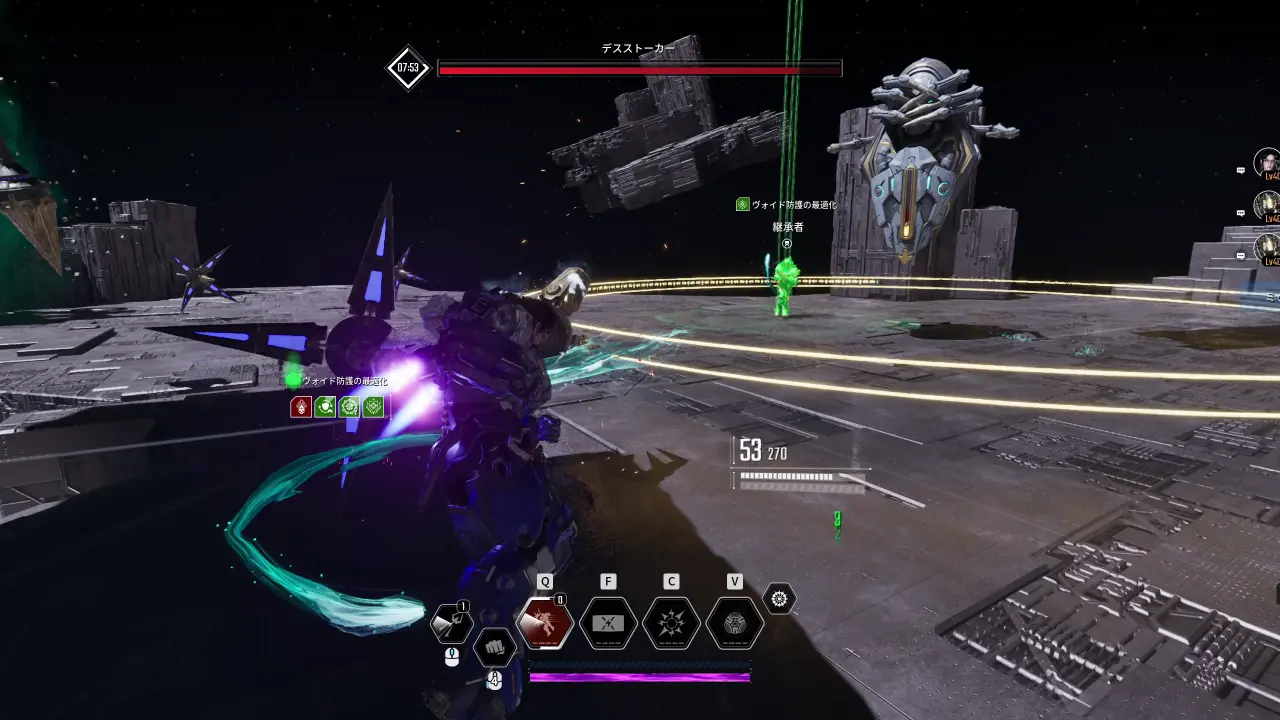Use the lightning panel F skill

pyautogui.click(x=608, y=623)
